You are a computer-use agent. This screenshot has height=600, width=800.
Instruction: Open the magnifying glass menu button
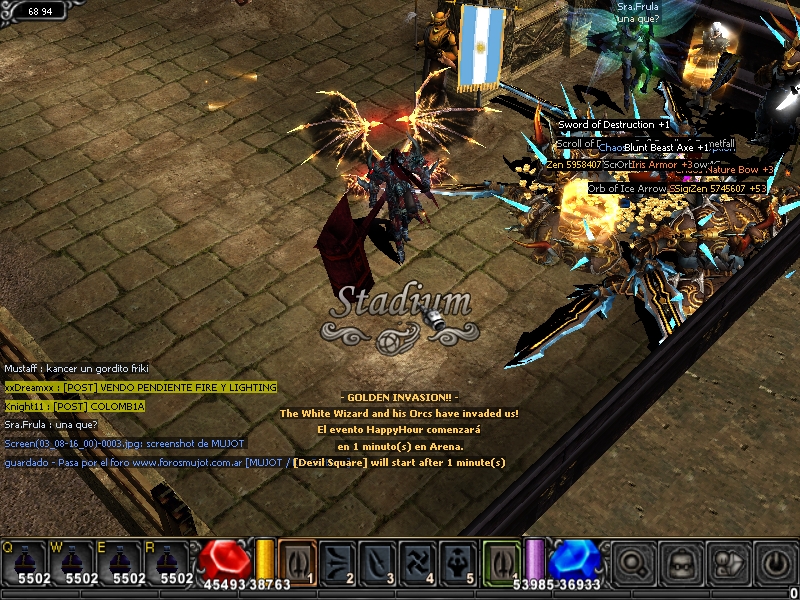coord(633,563)
